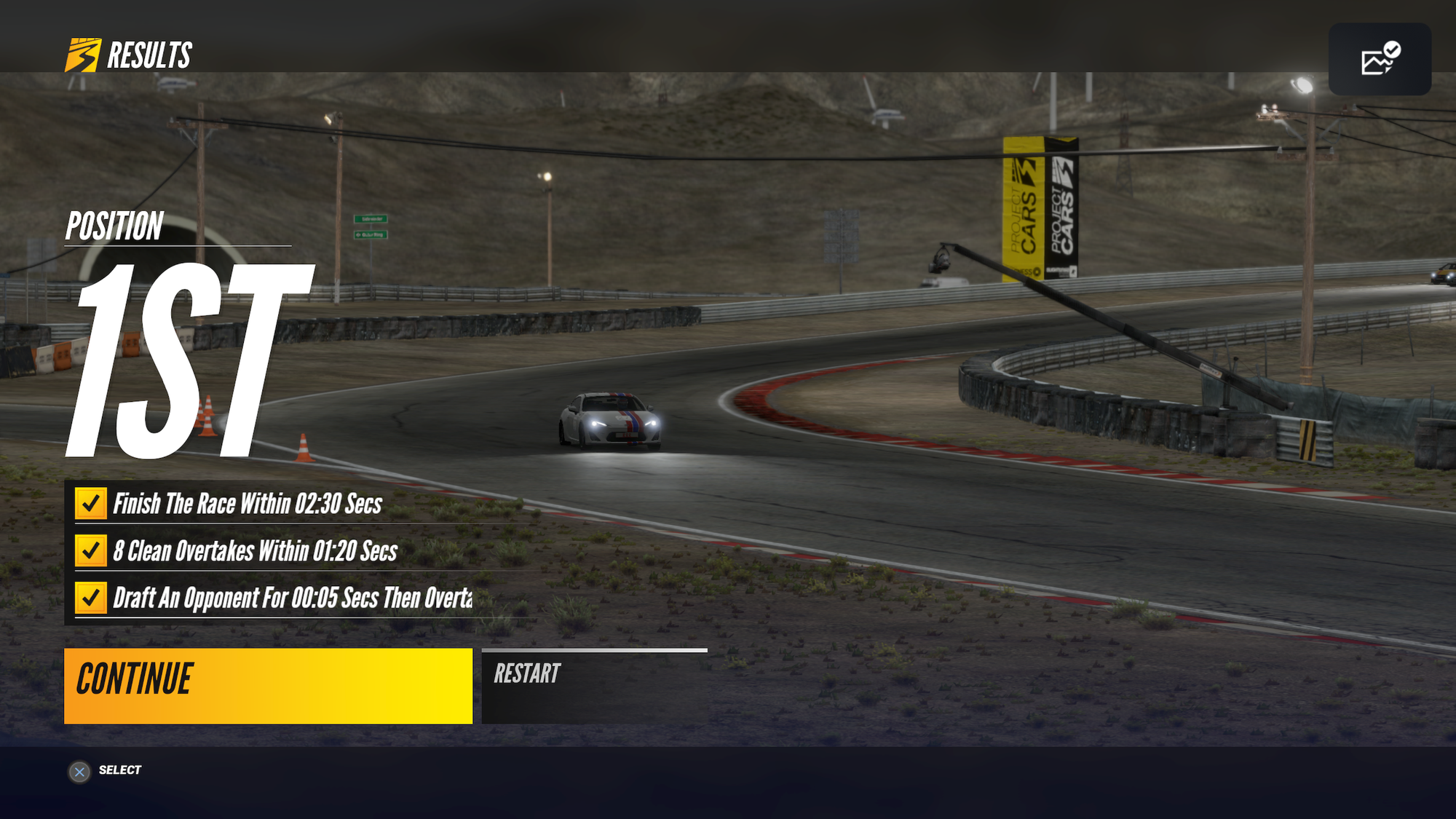
Task: Click the highlight bar above Restart
Action: point(593,650)
